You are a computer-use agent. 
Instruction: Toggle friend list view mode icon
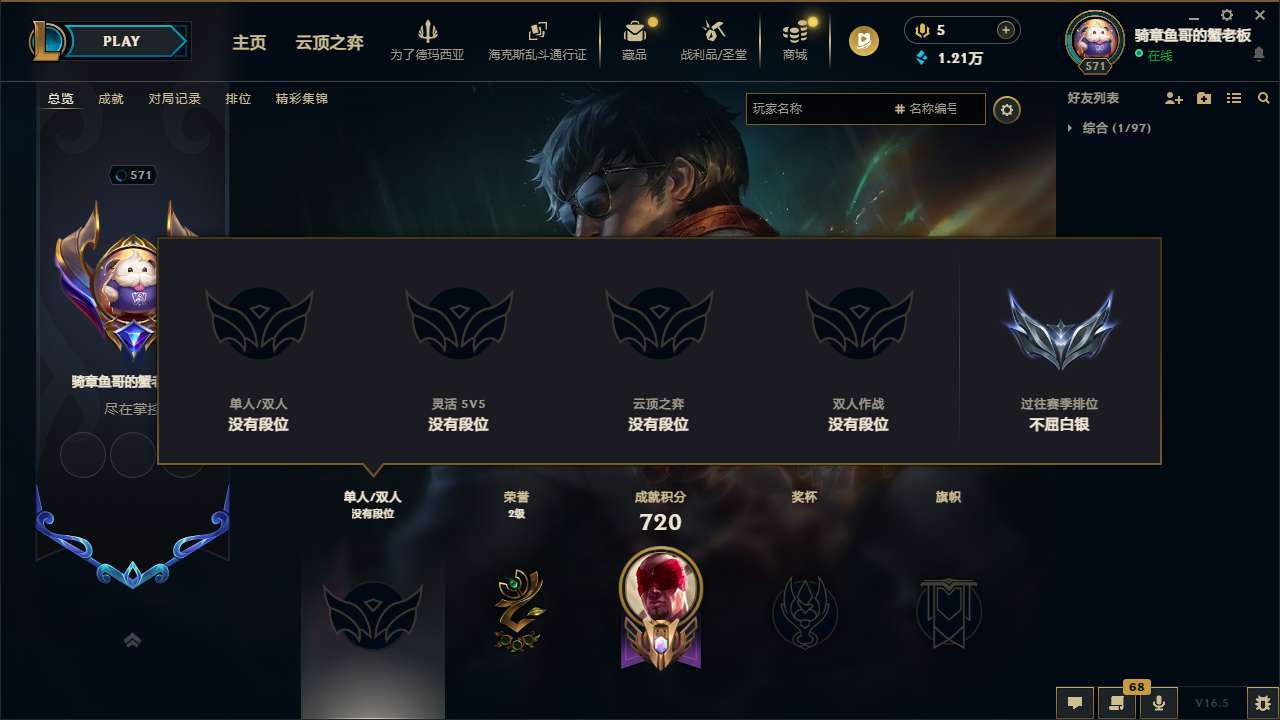(x=1234, y=97)
